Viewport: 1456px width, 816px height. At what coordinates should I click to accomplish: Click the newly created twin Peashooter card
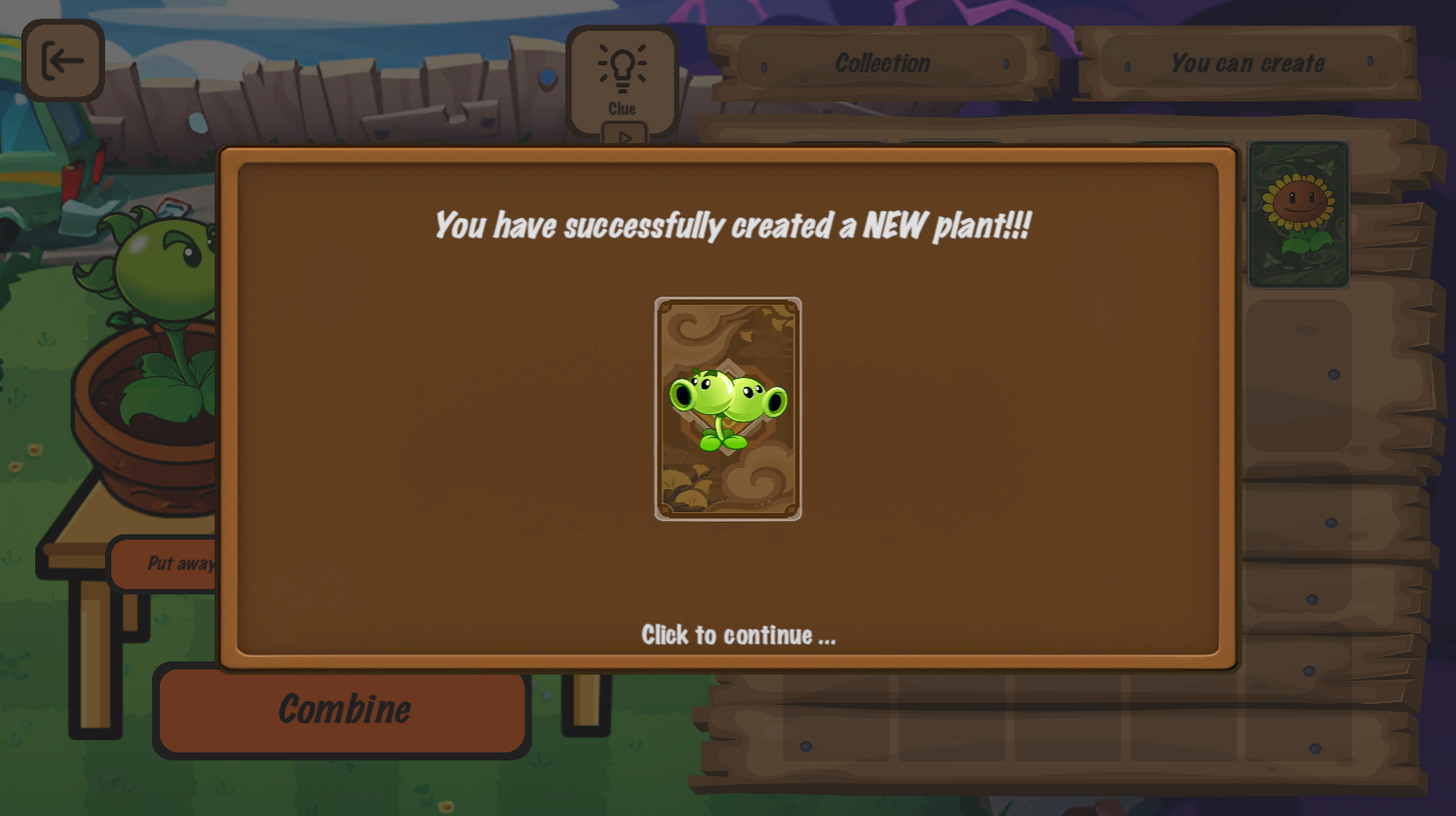(x=727, y=408)
